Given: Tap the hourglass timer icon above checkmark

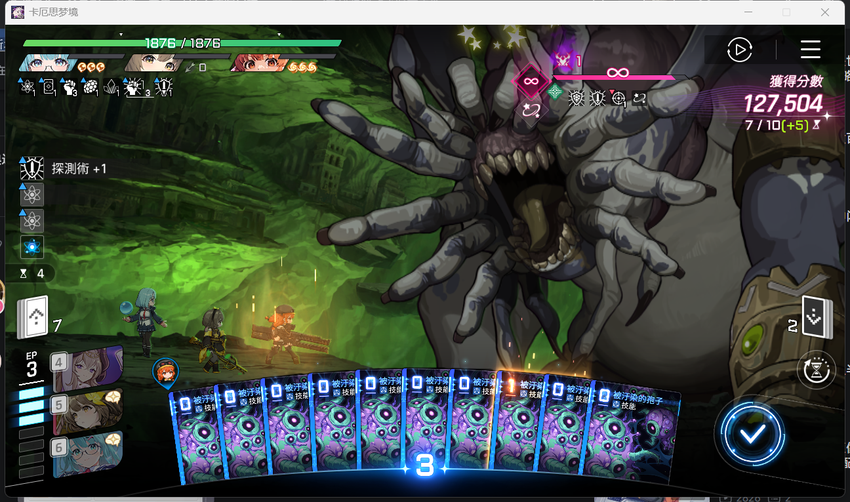Looking at the screenshot, I should [x=816, y=370].
